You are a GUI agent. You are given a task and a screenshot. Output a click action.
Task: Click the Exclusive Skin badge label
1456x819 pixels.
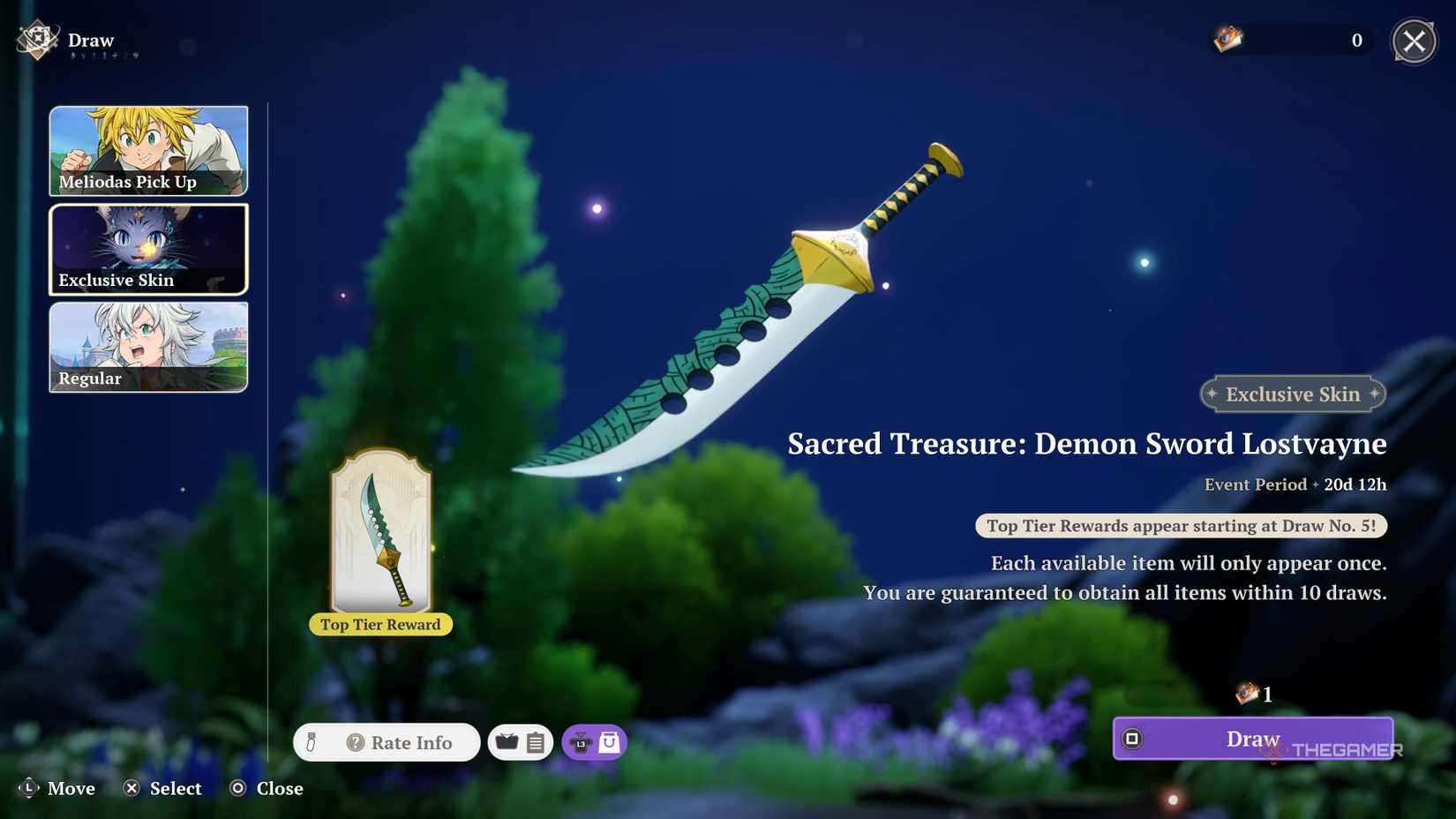[x=1292, y=394]
